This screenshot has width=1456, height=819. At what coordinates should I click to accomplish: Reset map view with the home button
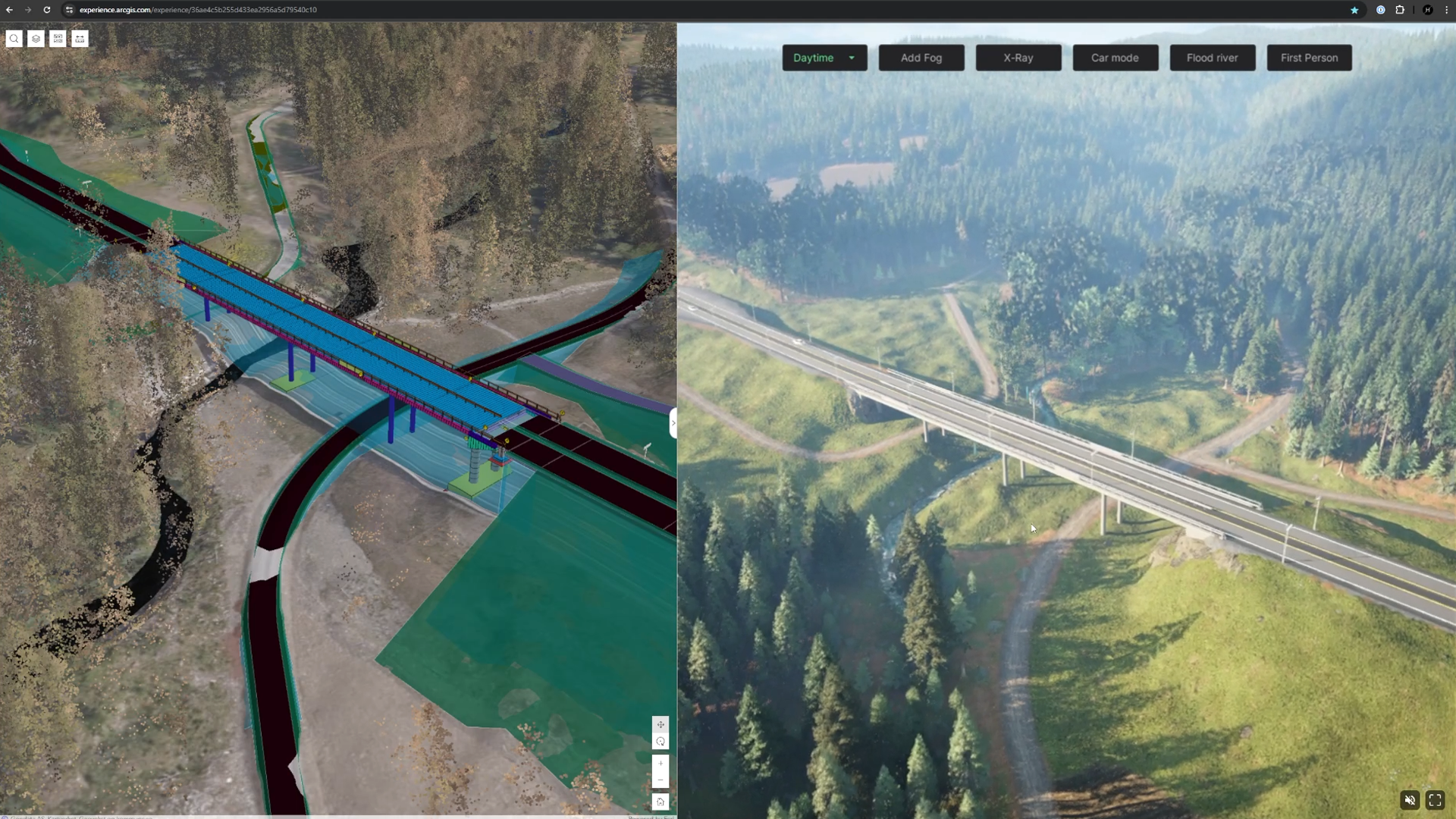tap(661, 802)
